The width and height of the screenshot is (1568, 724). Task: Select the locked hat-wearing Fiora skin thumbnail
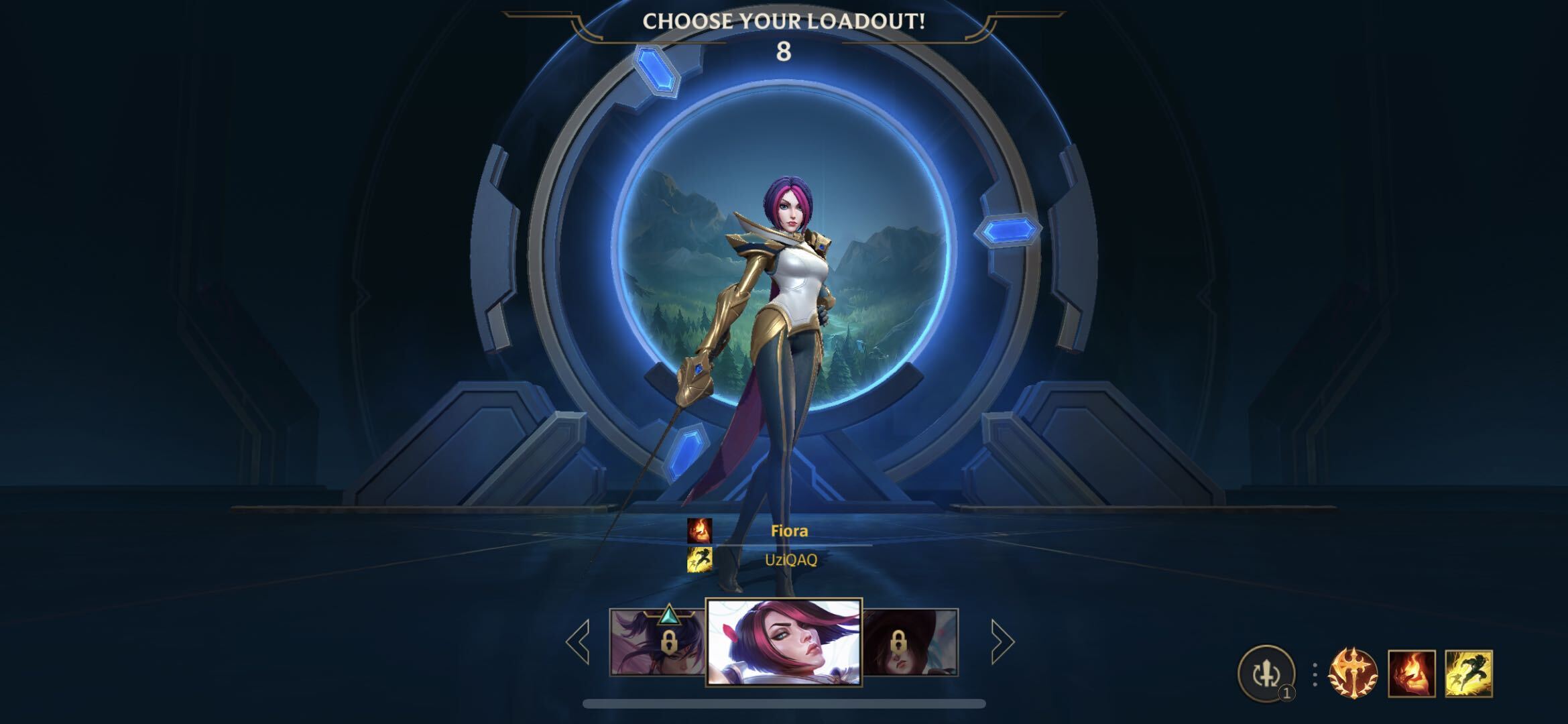[910, 642]
